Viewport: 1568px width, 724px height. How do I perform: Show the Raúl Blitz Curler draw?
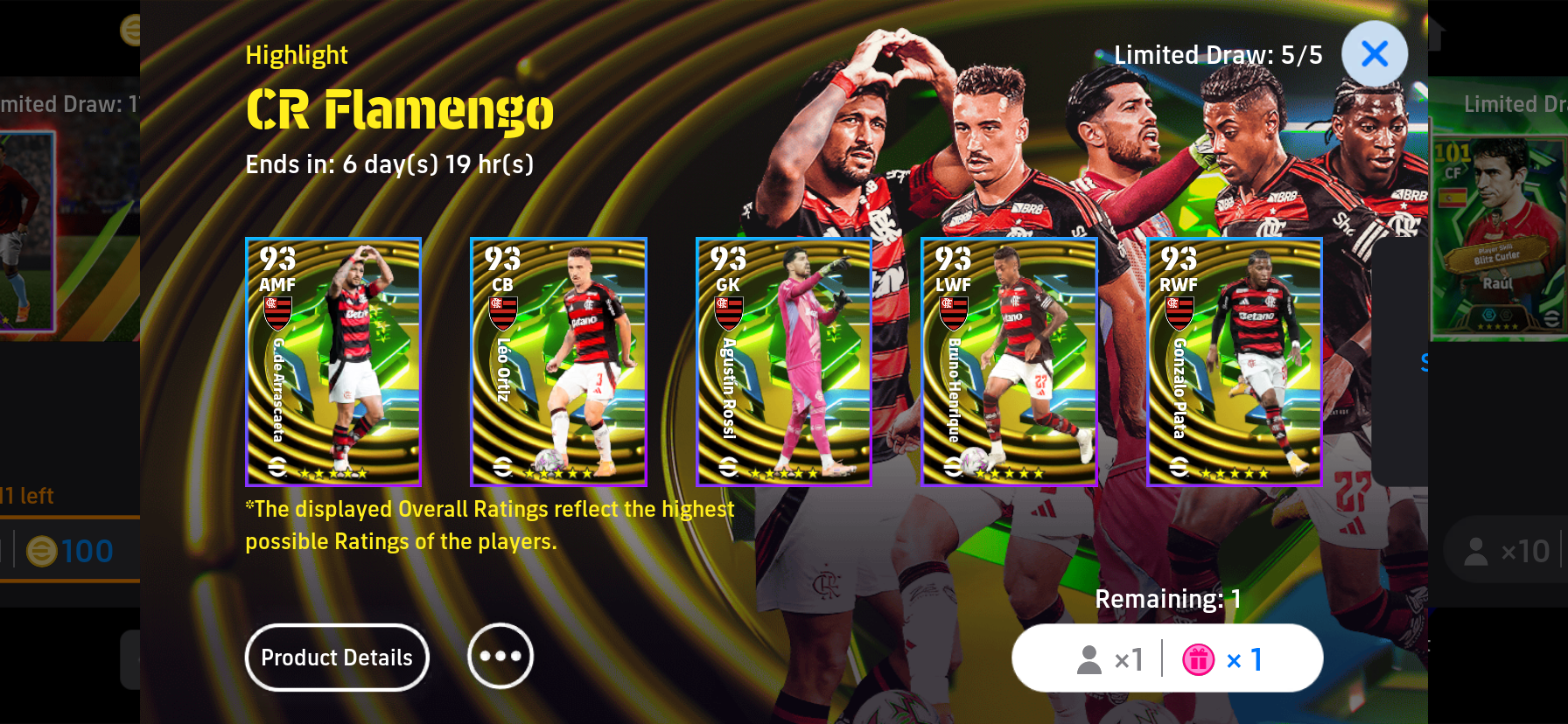point(1498,236)
